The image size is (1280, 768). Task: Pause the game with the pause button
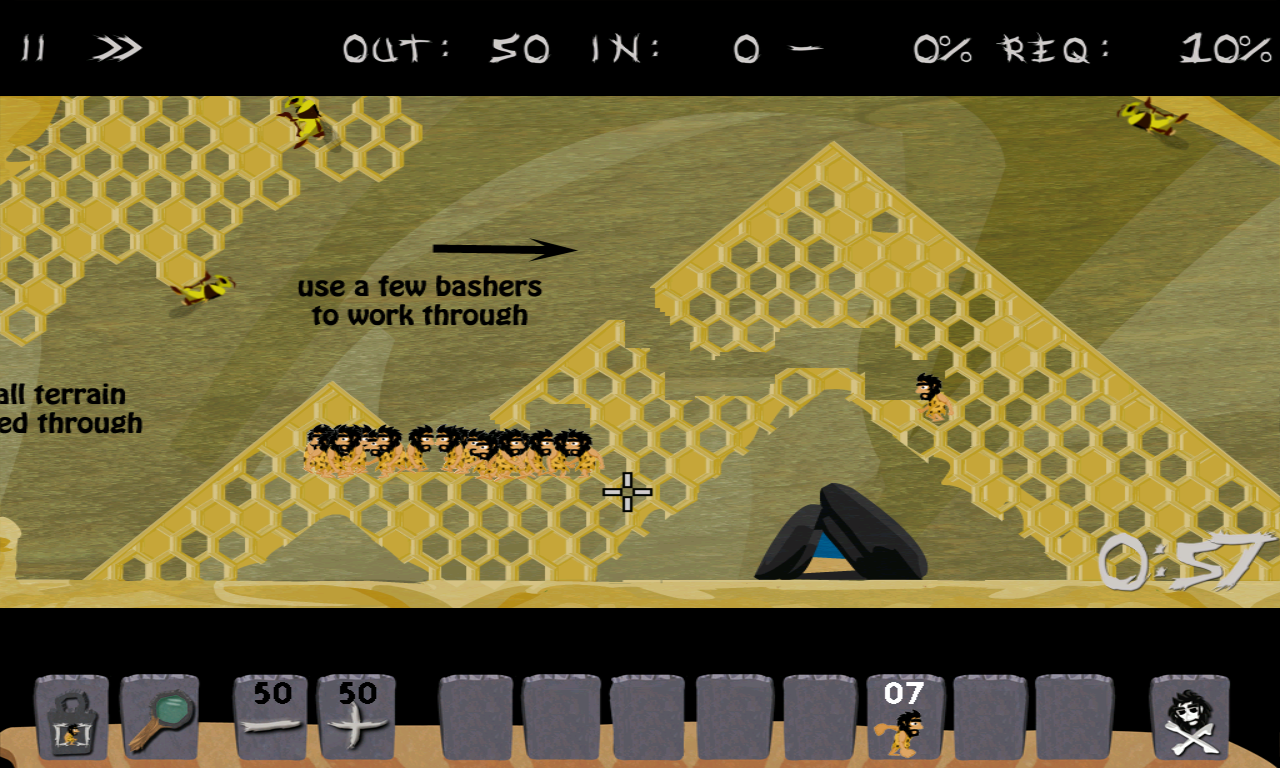33,48
